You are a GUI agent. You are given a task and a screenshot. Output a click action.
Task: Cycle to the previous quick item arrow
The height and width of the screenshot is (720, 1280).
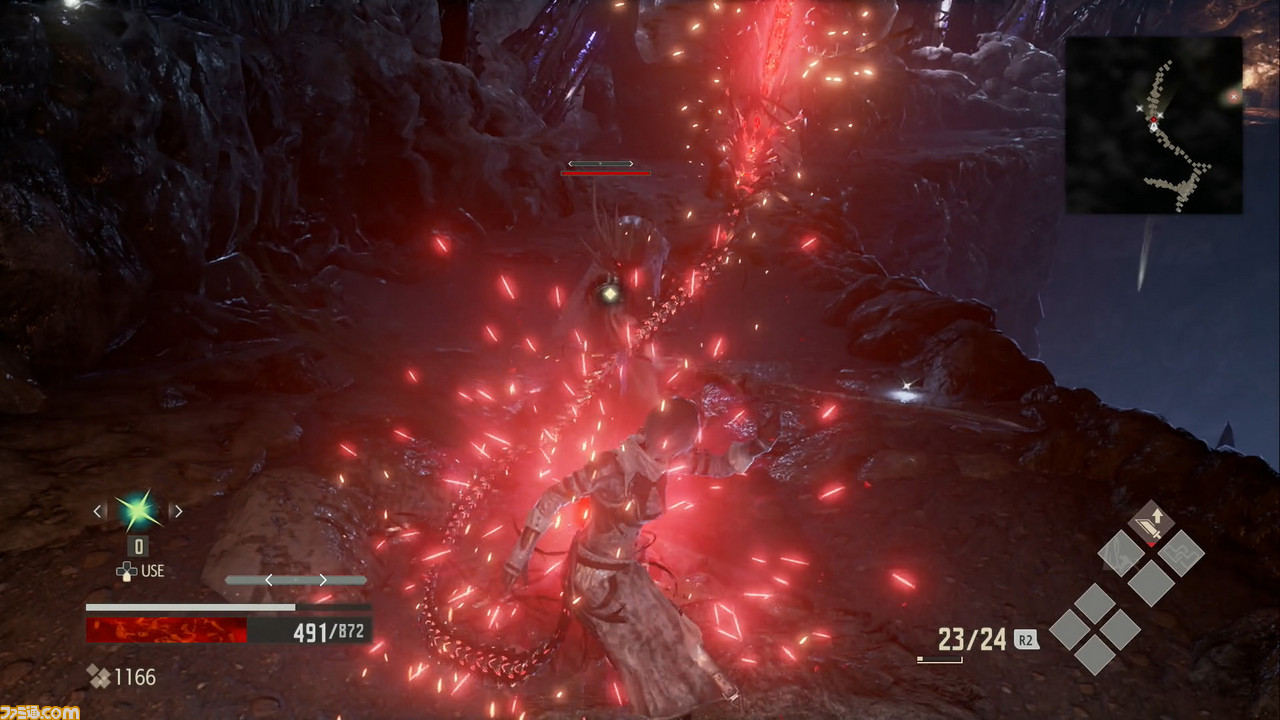98,511
